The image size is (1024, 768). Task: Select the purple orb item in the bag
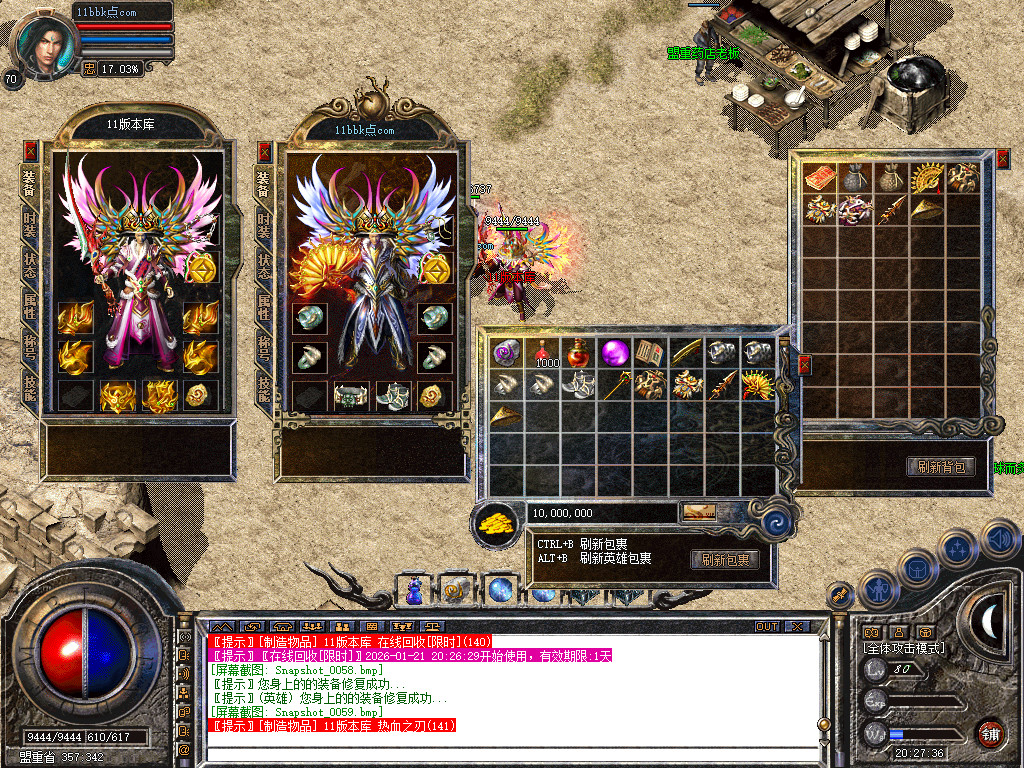[x=614, y=353]
